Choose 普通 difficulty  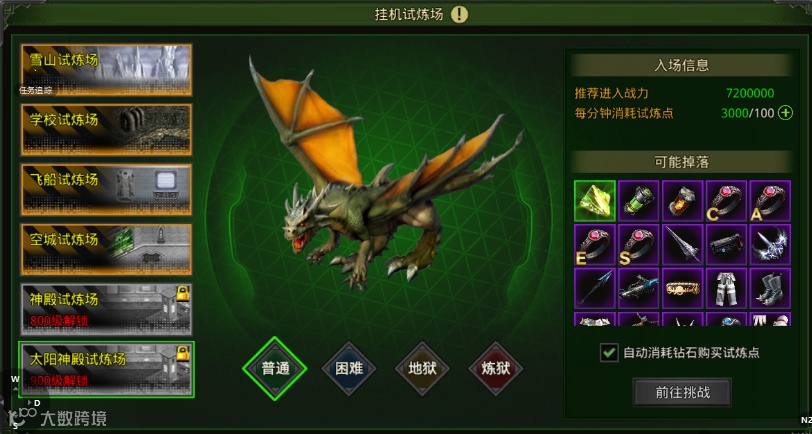(x=275, y=367)
